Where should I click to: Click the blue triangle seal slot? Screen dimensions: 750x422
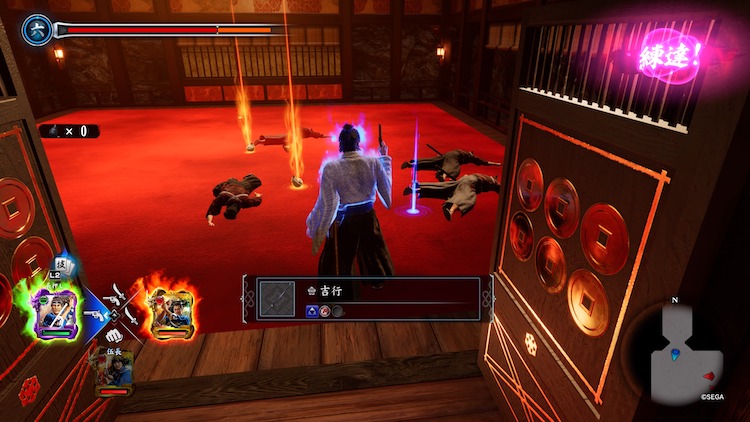[312, 312]
